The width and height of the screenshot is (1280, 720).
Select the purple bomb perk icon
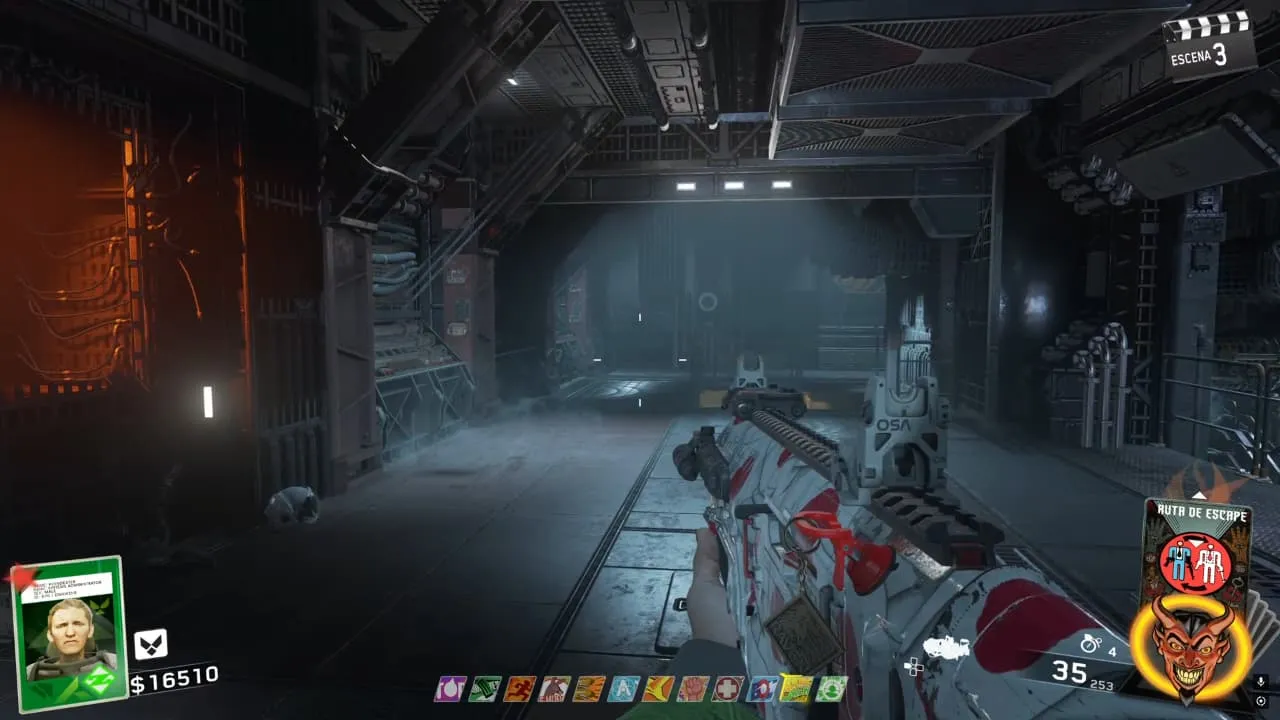[x=449, y=688]
